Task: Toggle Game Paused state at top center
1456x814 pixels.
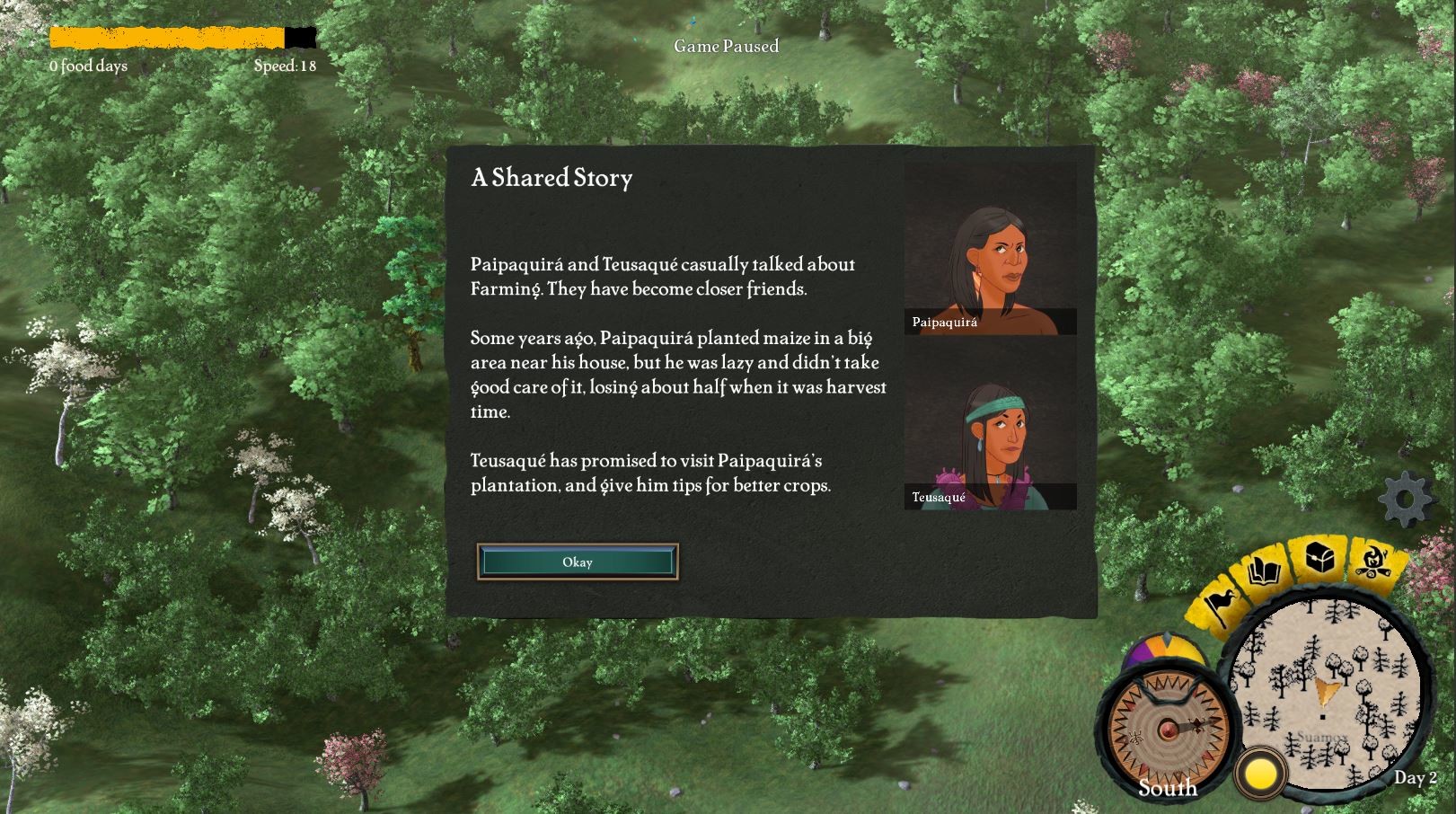Action: [x=728, y=47]
